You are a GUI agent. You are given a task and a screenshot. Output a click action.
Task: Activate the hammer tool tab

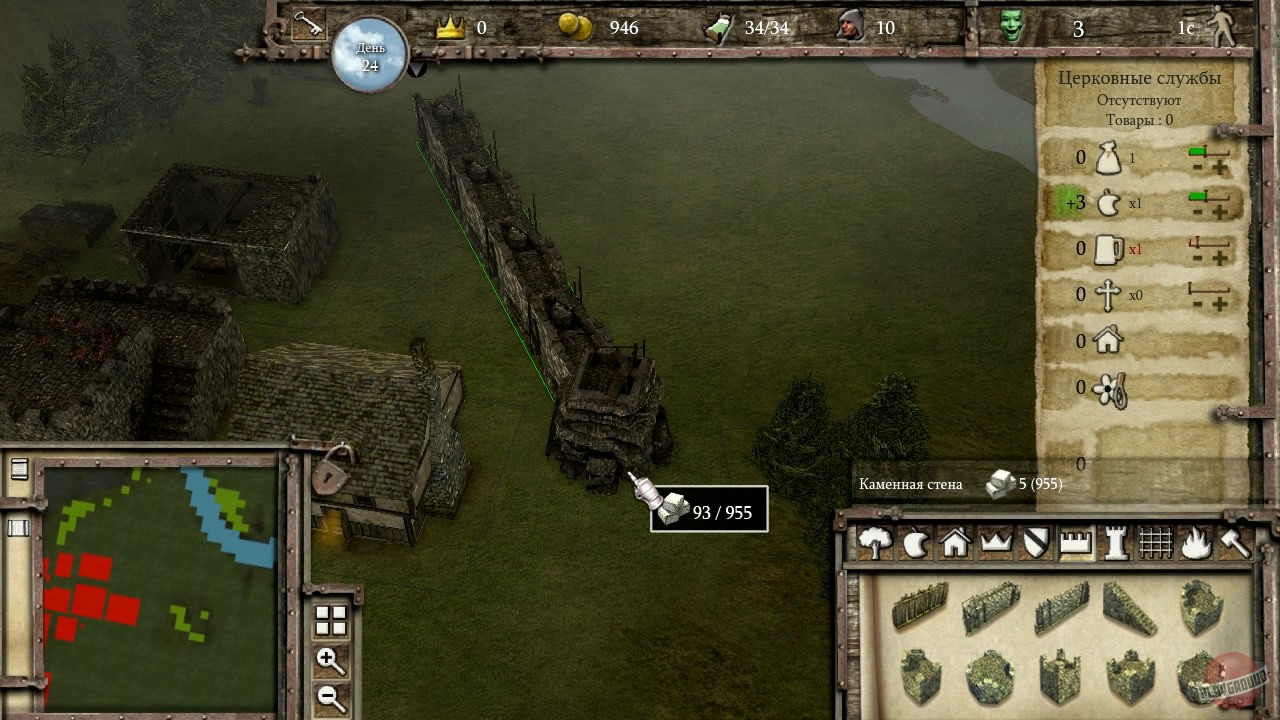click(1235, 543)
